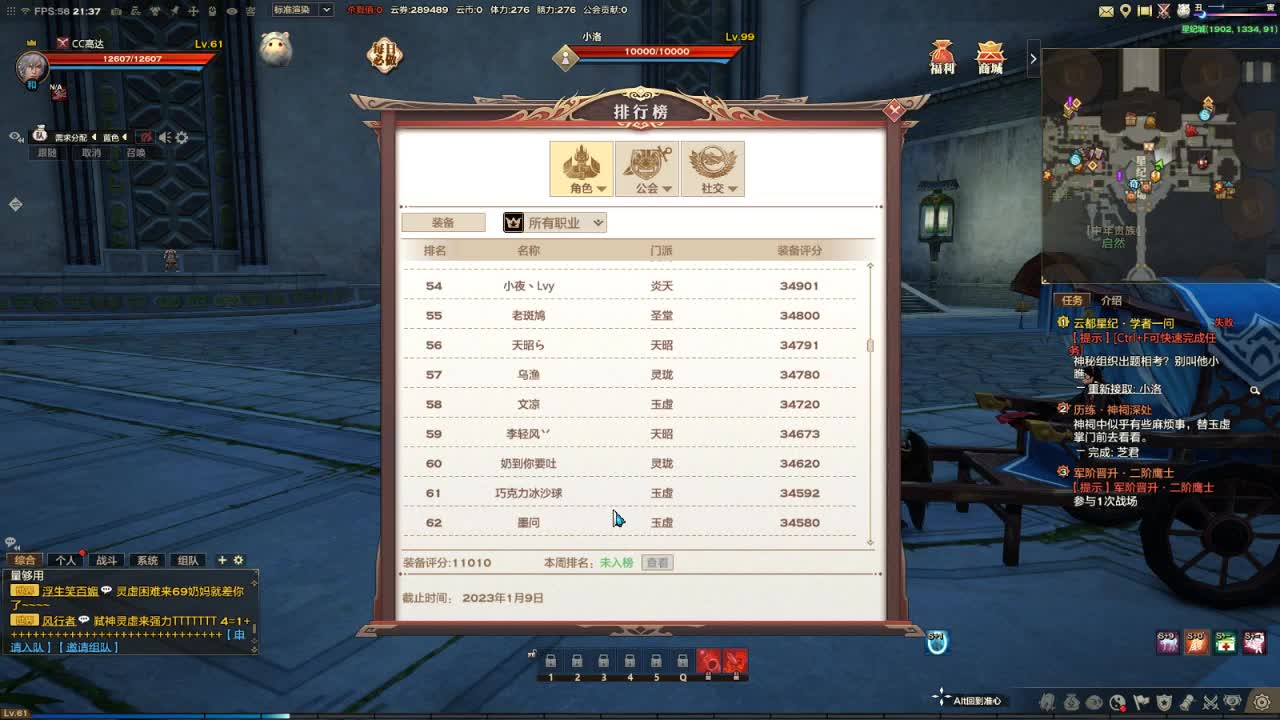The height and width of the screenshot is (720, 1280).
Task: Open the 所有职业 profession dropdown
Action: (x=554, y=222)
